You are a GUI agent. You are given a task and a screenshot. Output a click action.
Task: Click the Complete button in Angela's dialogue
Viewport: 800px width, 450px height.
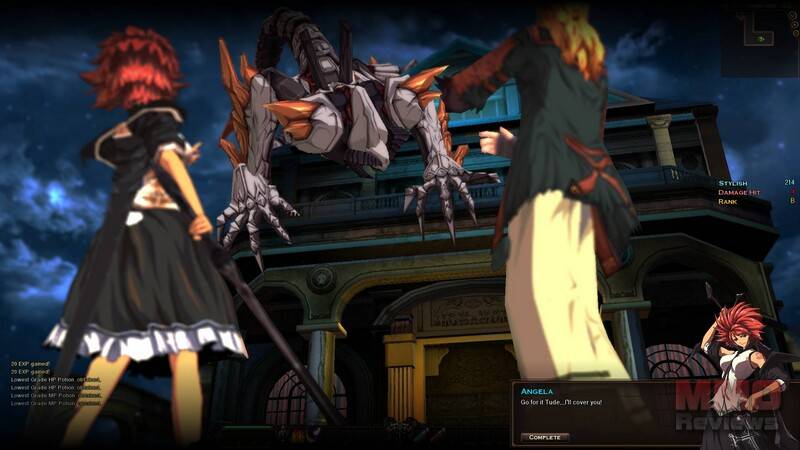point(544,437)
